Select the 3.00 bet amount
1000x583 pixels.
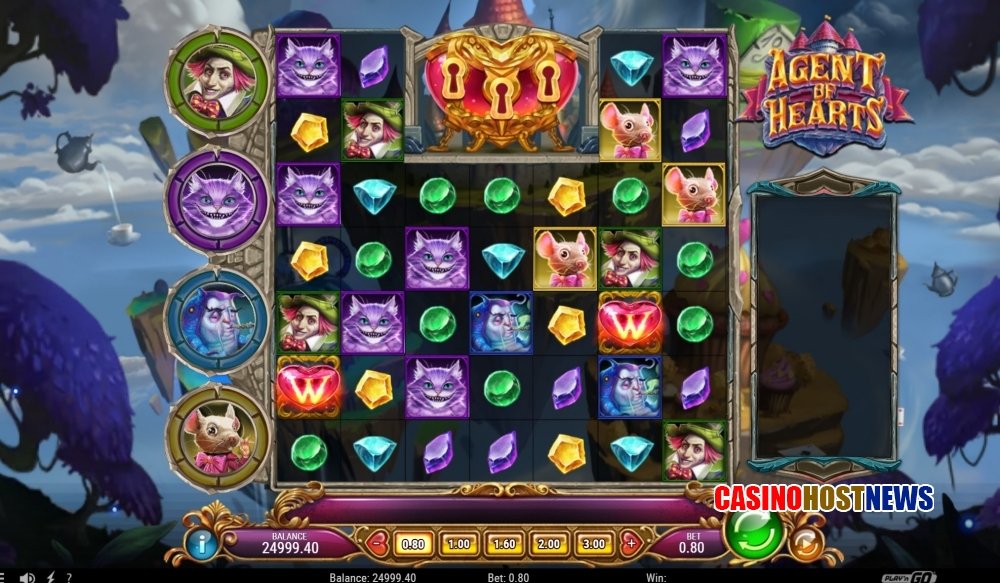[593, 544]
